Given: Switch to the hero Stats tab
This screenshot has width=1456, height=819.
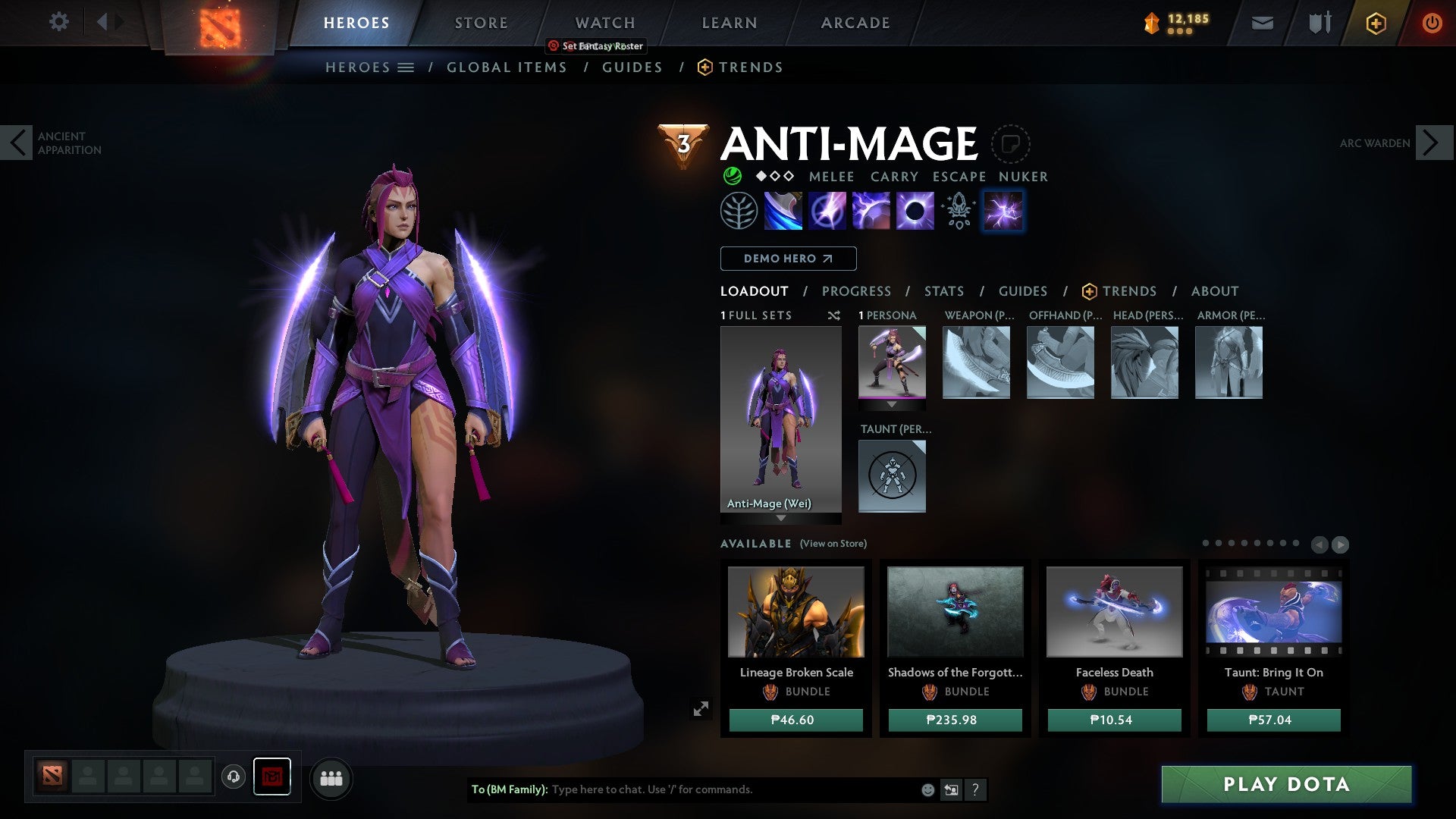Looking at the screenshot, I should pyautogui.click(x=943, y=291).
